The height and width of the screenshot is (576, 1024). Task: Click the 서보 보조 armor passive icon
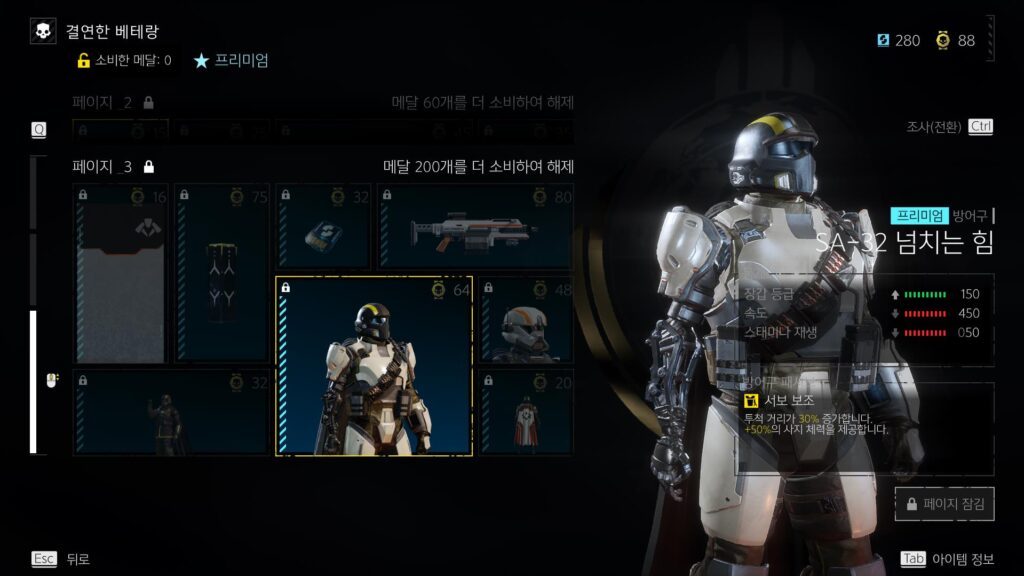pos(751,400)
